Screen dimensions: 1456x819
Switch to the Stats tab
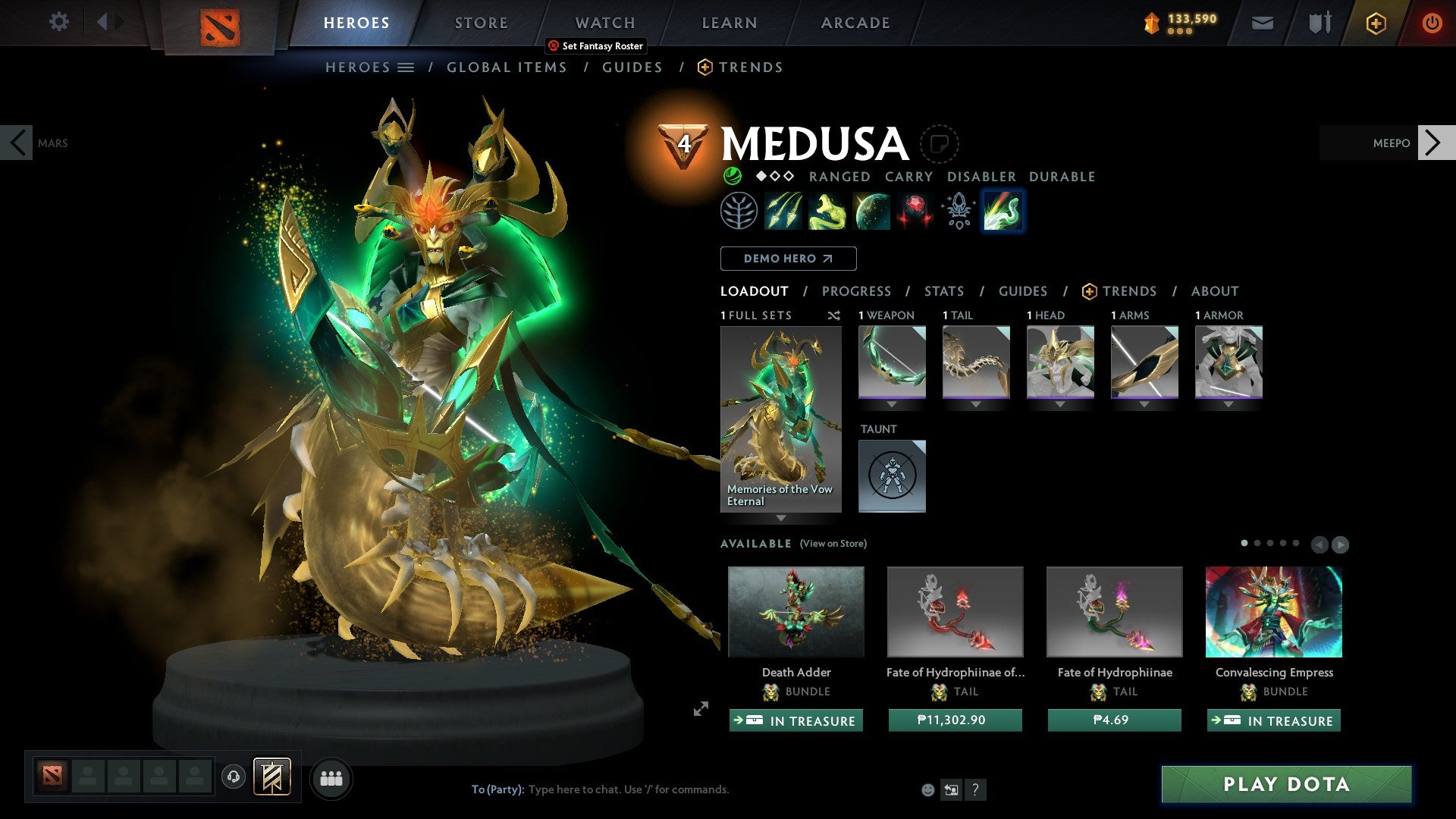(x=944, y=291)
